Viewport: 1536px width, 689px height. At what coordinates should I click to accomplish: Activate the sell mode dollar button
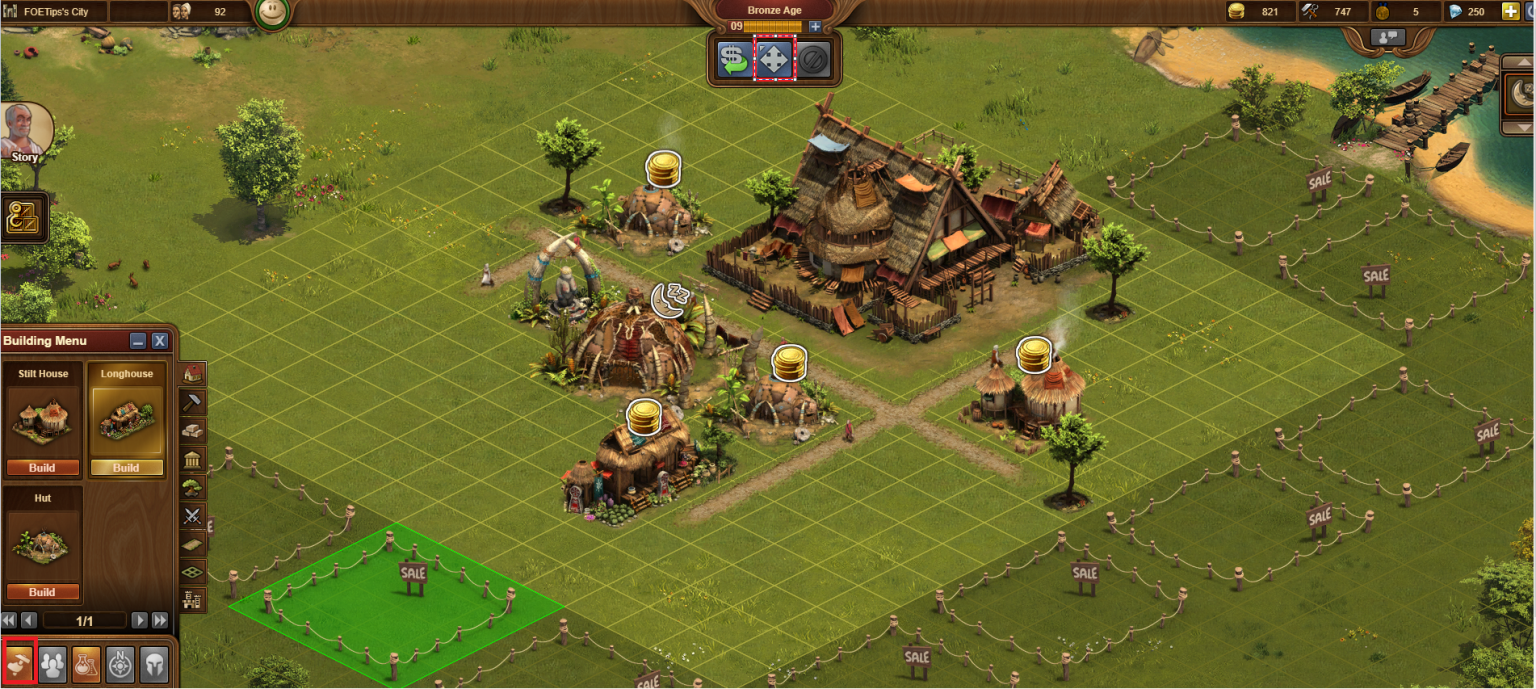coord(735,61)
